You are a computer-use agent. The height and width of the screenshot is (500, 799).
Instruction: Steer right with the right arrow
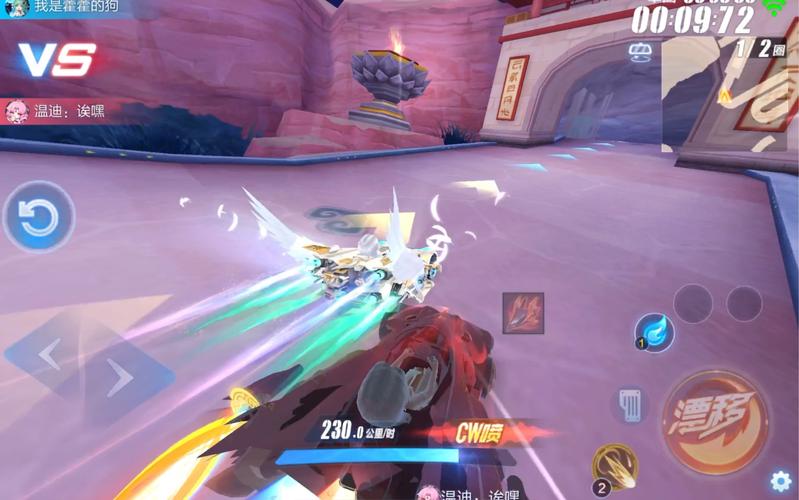tap(121, 378)
